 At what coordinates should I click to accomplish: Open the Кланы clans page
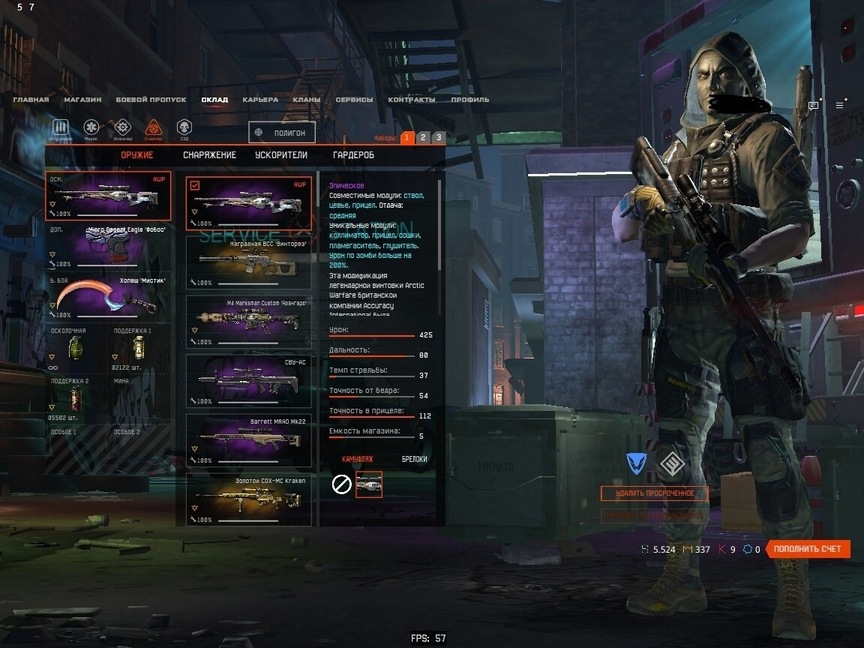(x=306, y=100)
